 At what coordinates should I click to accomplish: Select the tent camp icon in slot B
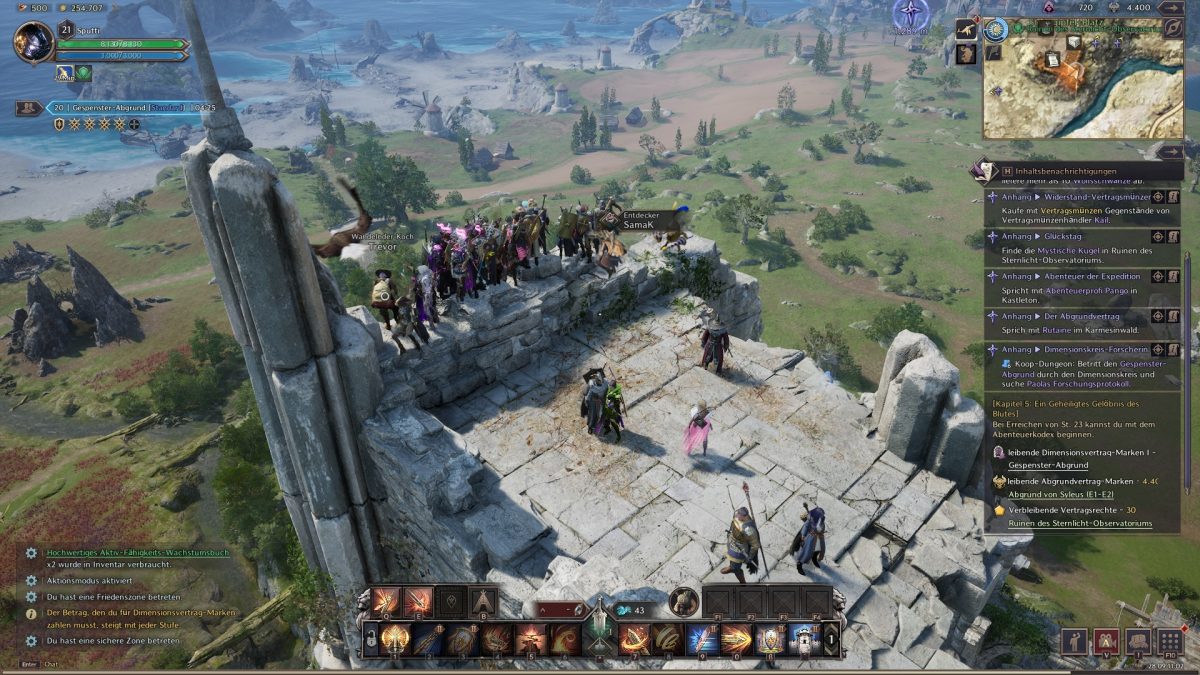[483, 601]
